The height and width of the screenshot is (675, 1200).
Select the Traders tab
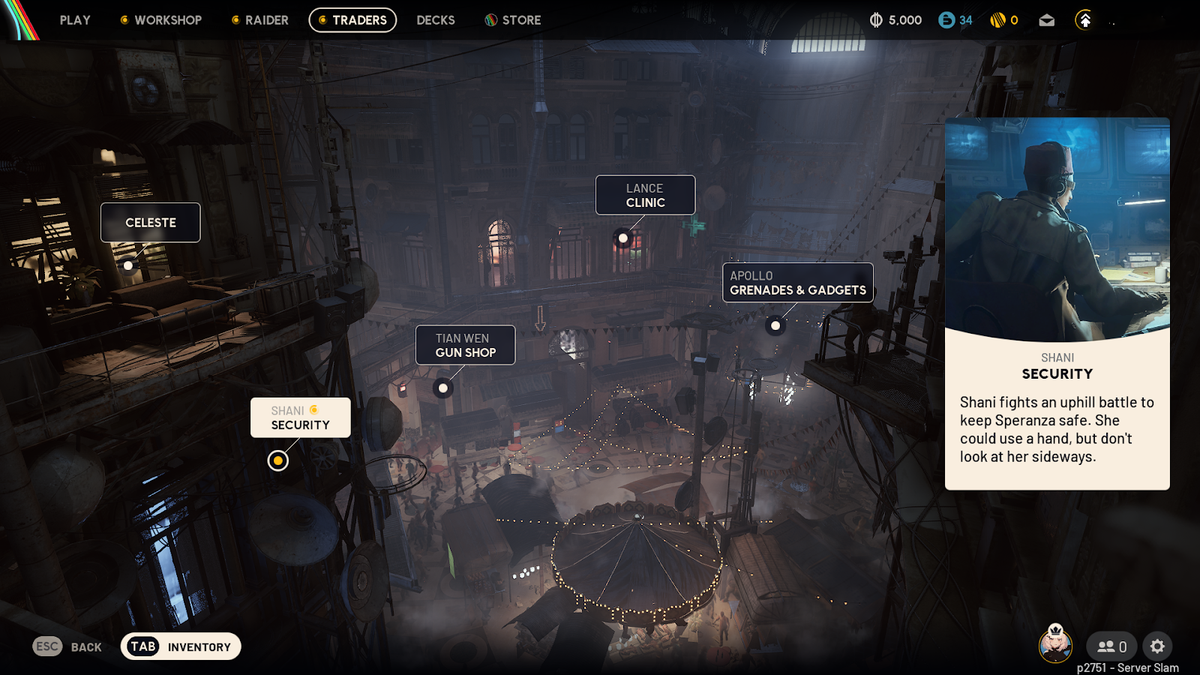coord(353,20)
